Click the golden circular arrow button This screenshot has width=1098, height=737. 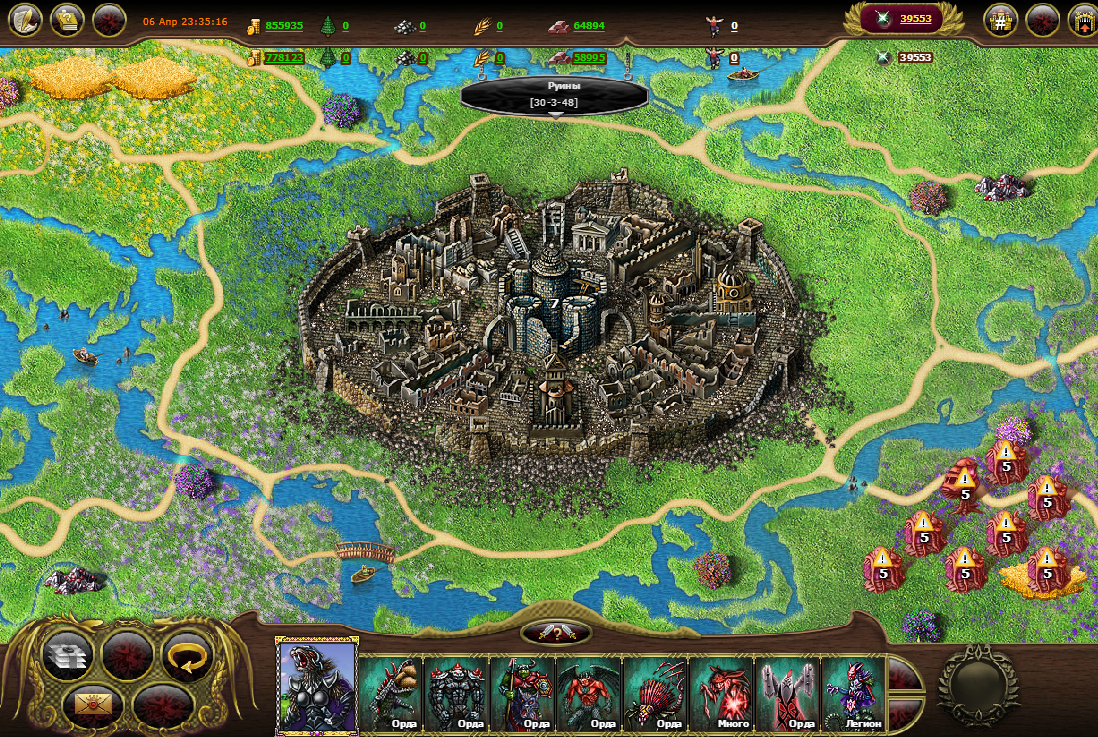(x=187, y=655)
